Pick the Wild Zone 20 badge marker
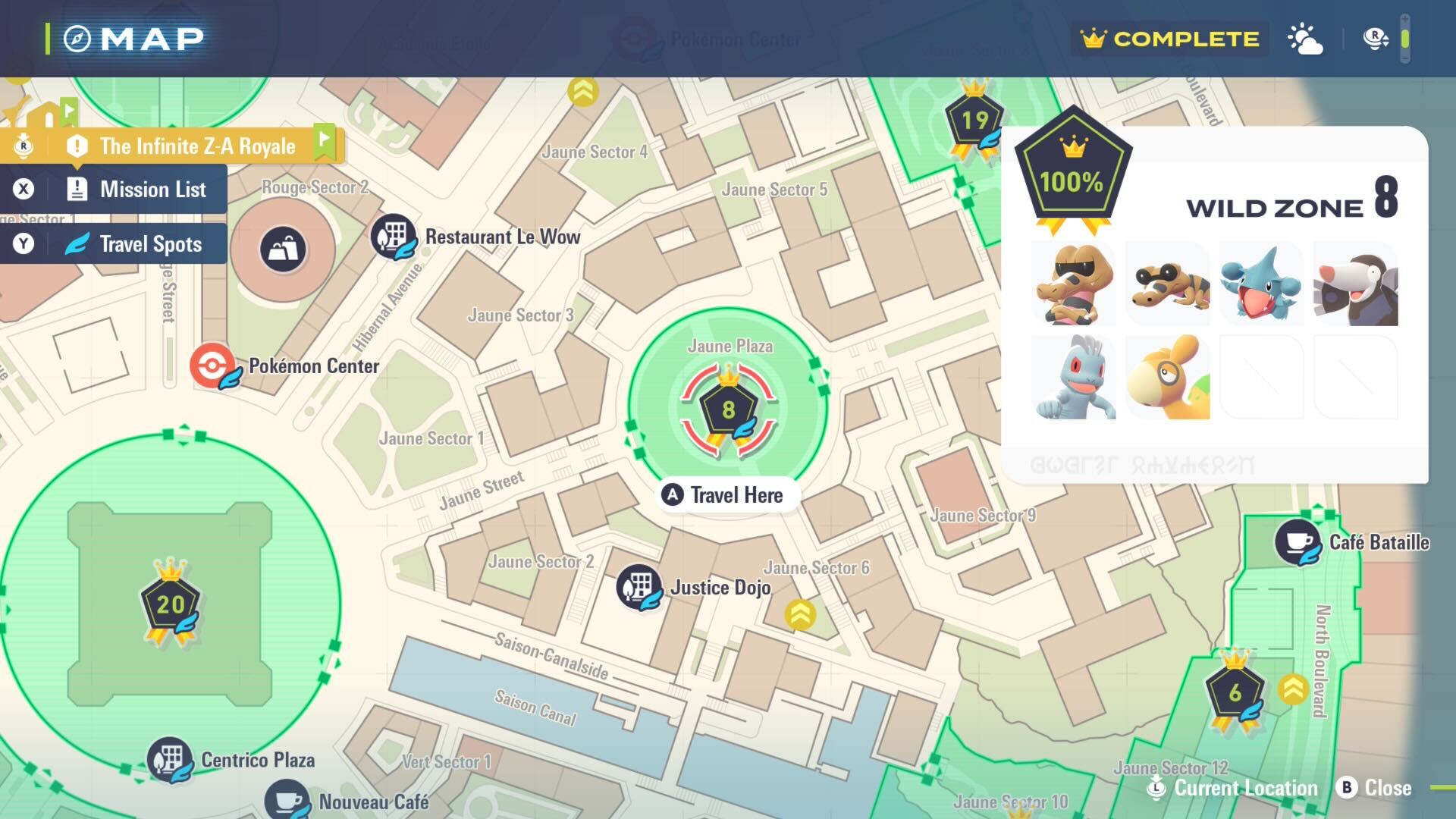This screenshot has width=1456, height=819. pos(171,604)
